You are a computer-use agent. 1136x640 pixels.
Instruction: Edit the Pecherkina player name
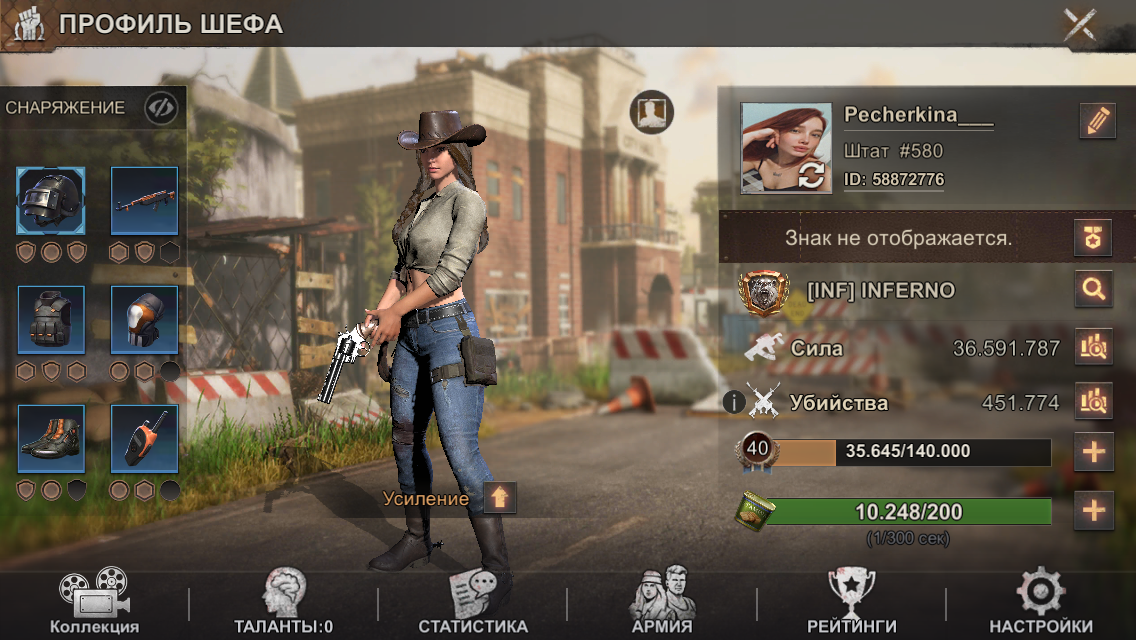1097,121
